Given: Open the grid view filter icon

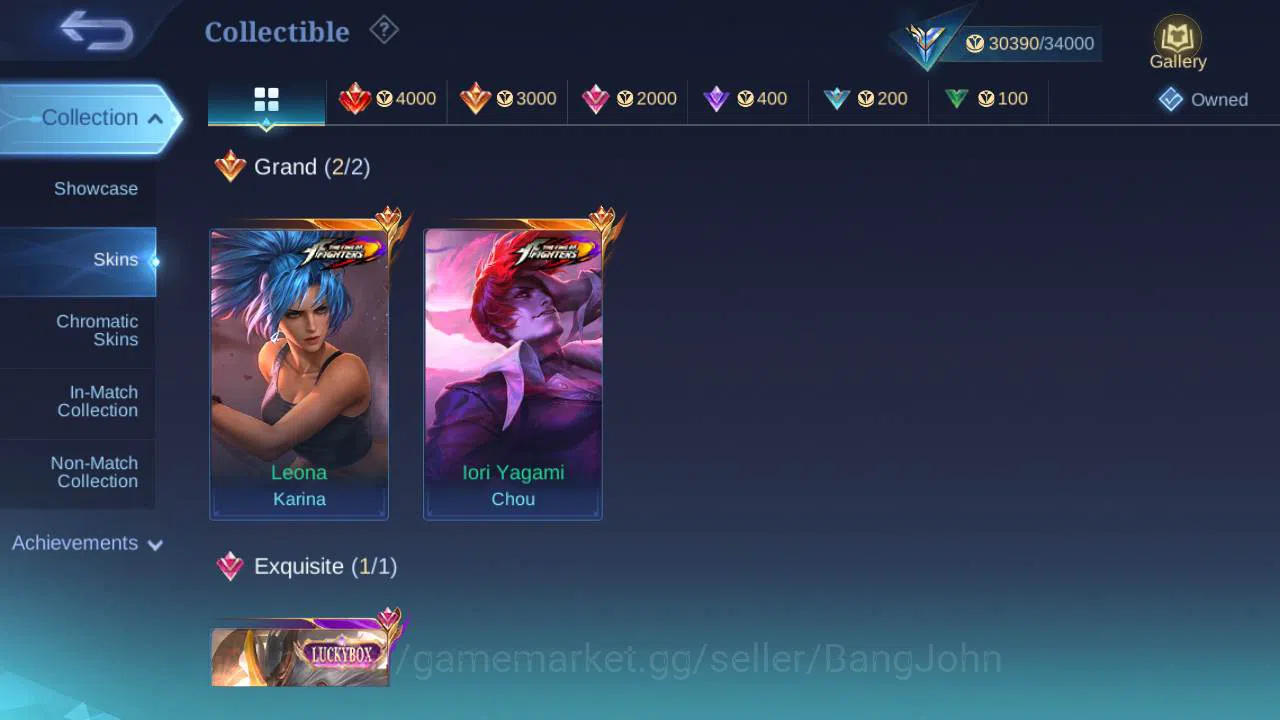Looking at the screenshot, I should coord(266,99).
